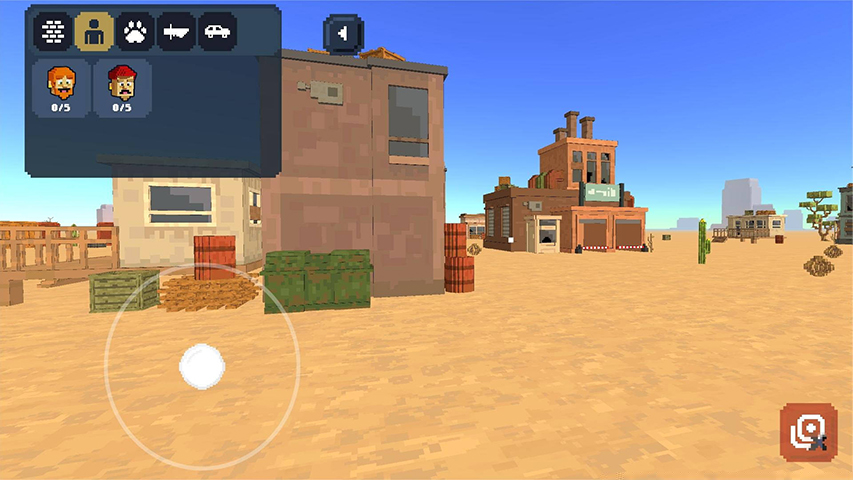Collapse the spawn panel with the arrow button
Screen dimensions: 853x480
point(343,34)
